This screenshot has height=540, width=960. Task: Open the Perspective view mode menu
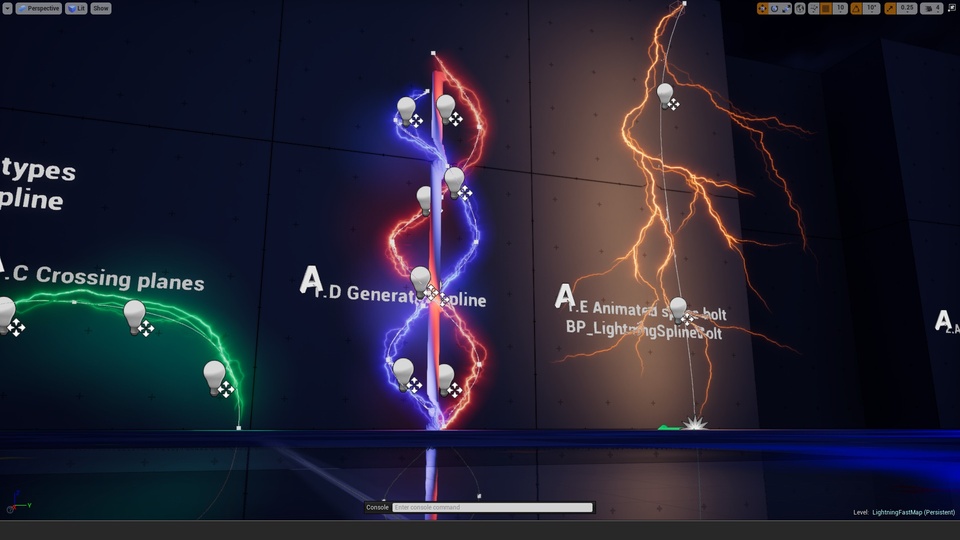click(x=38, y=8)
